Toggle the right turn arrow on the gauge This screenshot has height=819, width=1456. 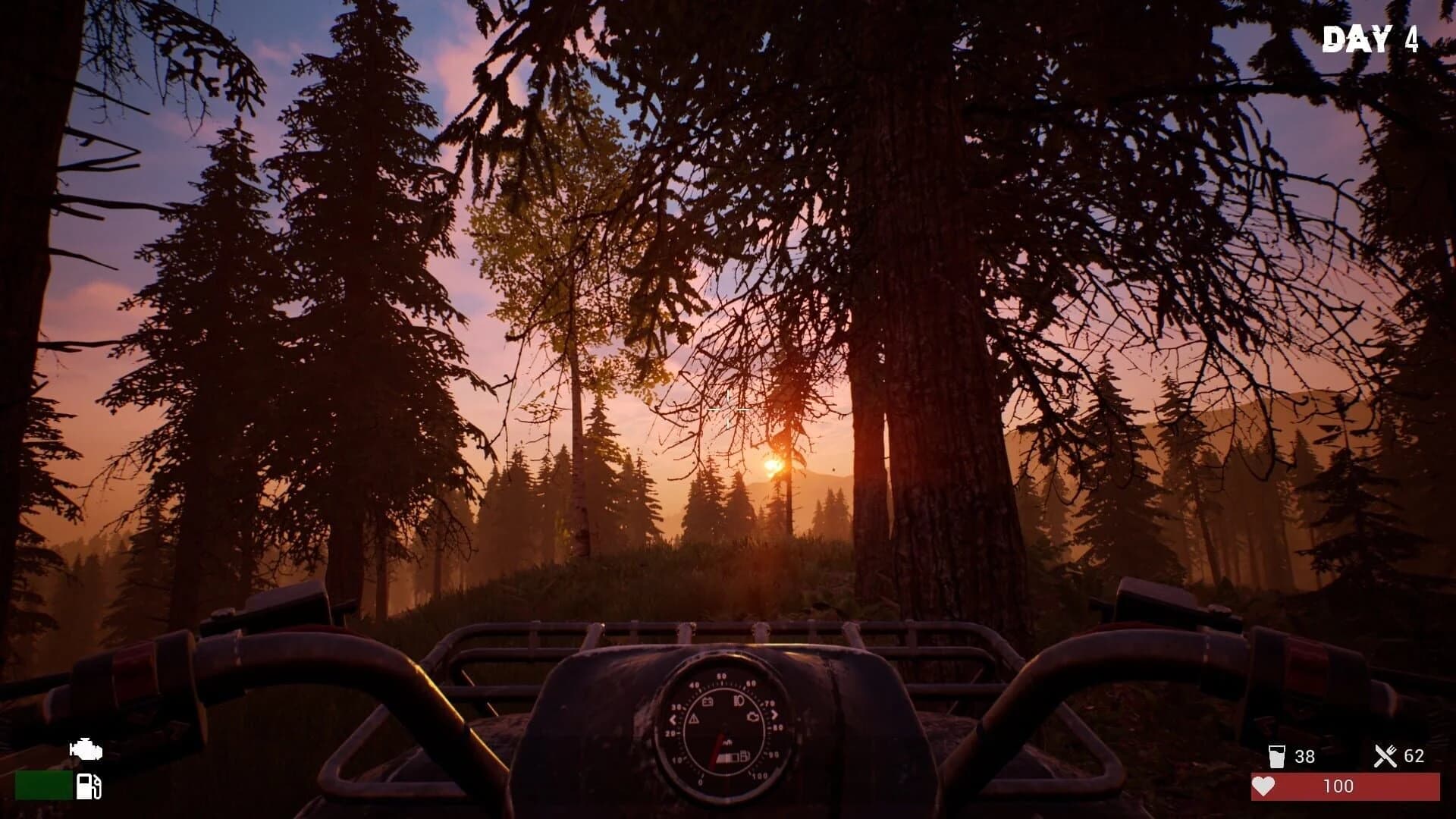pyautogui.click(x=775, y=714)
